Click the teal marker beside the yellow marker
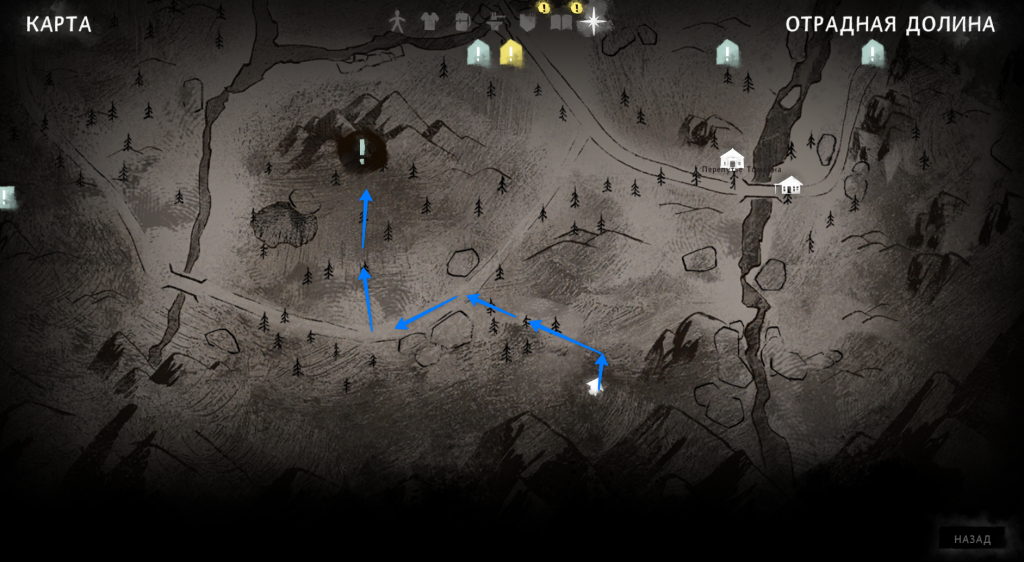 479,52
